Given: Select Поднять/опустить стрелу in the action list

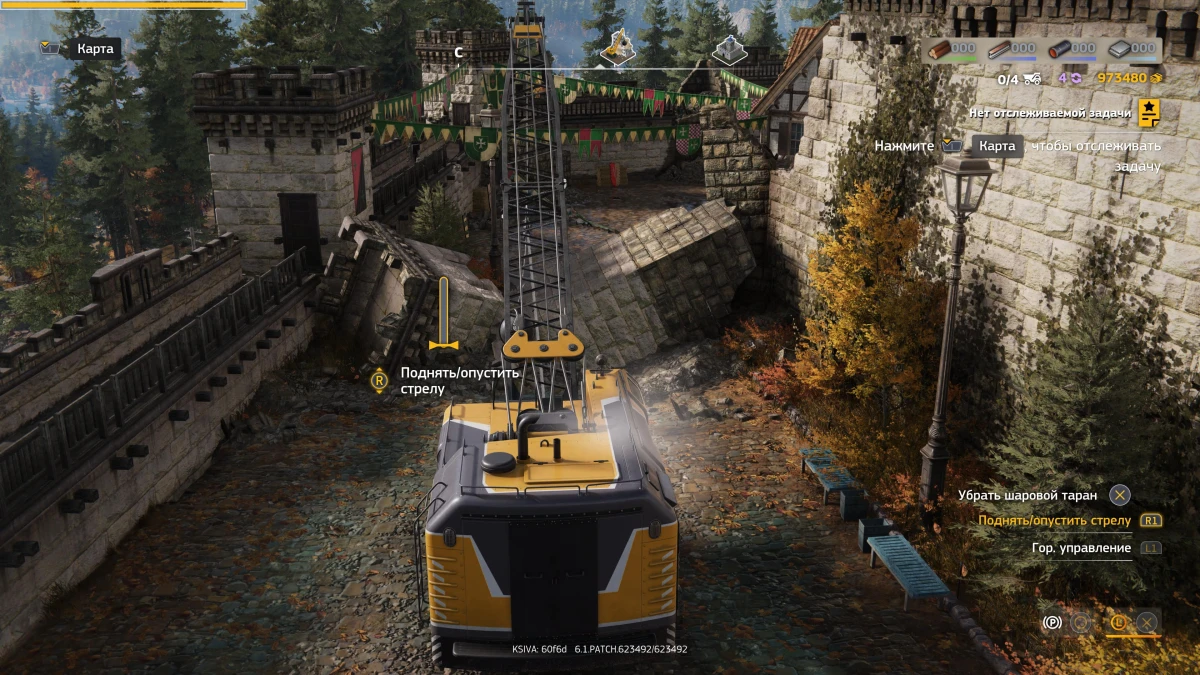Looking at the screenshot, I should (1054, 521).
